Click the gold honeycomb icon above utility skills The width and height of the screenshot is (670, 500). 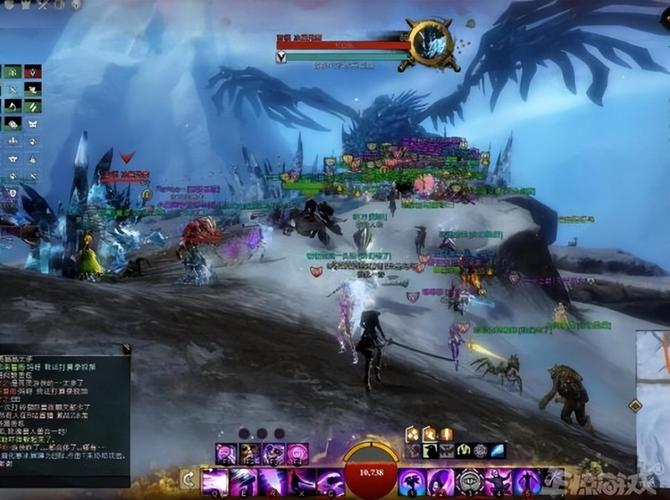411,434
